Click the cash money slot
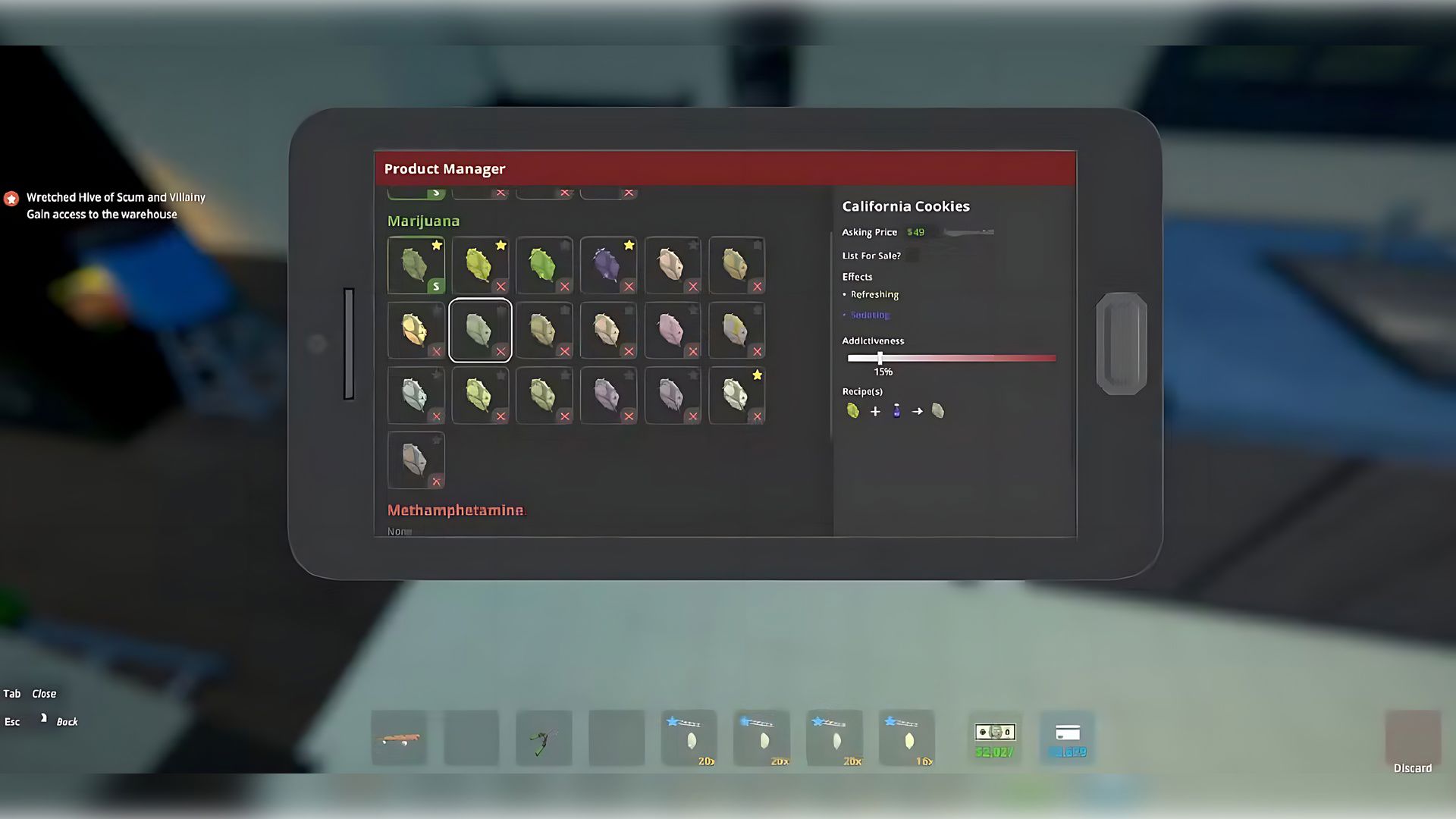 pyautogui.click(x=995, y=738)
